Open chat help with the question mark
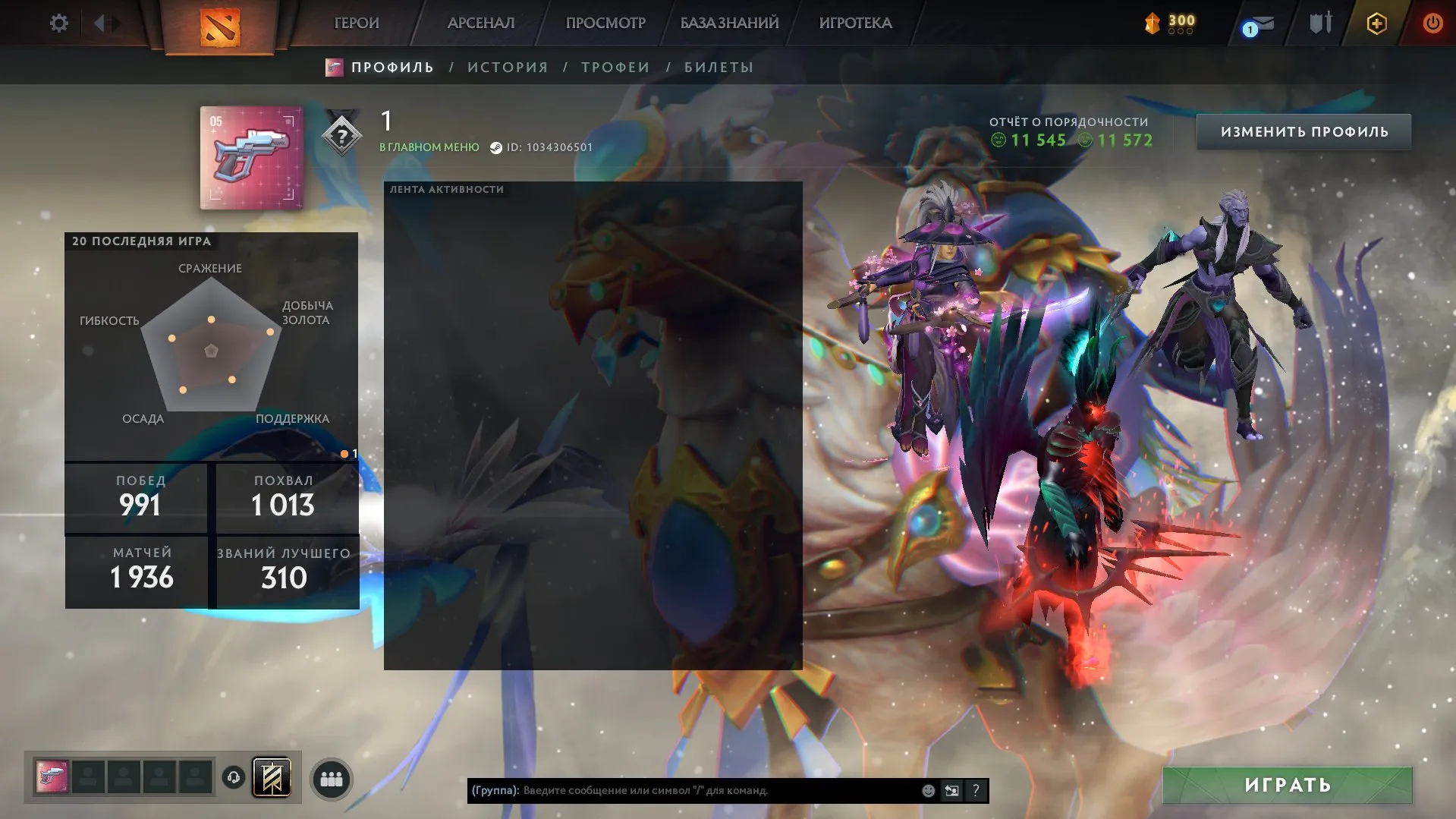Viewport: 1456px width, 819px height. click(975, 789)
